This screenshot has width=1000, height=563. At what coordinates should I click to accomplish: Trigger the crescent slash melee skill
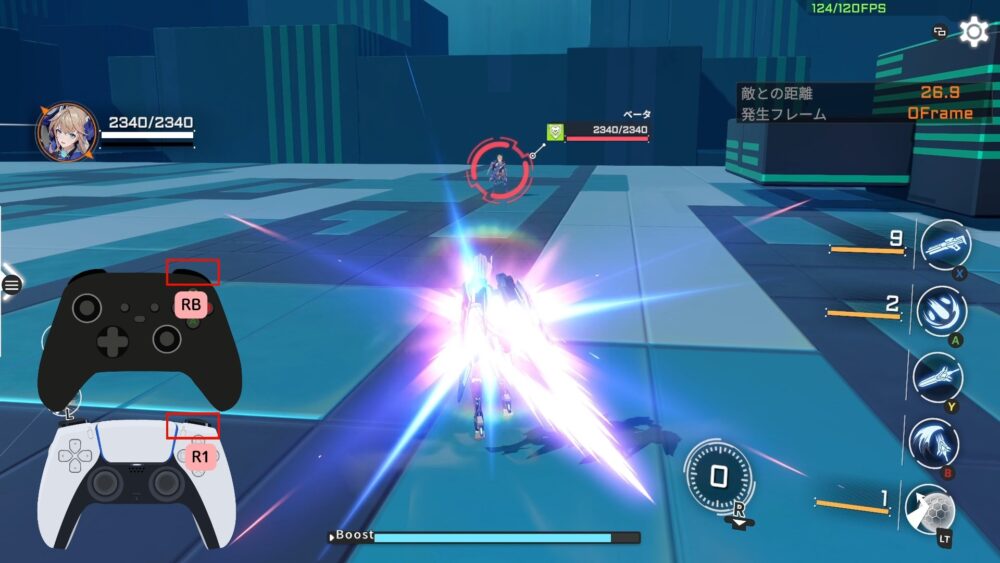pos(933,442)
